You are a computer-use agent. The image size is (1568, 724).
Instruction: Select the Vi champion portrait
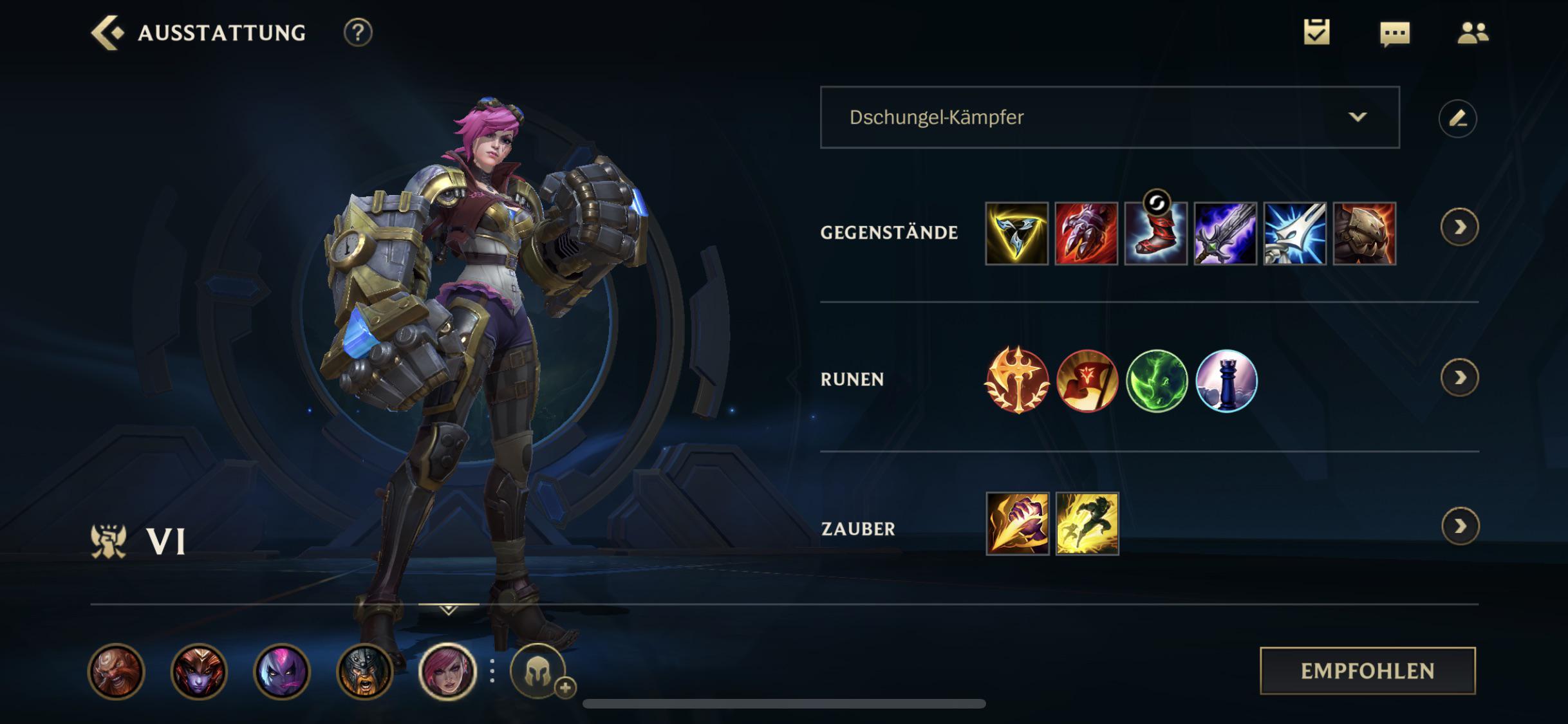click(x=447, y=672)
